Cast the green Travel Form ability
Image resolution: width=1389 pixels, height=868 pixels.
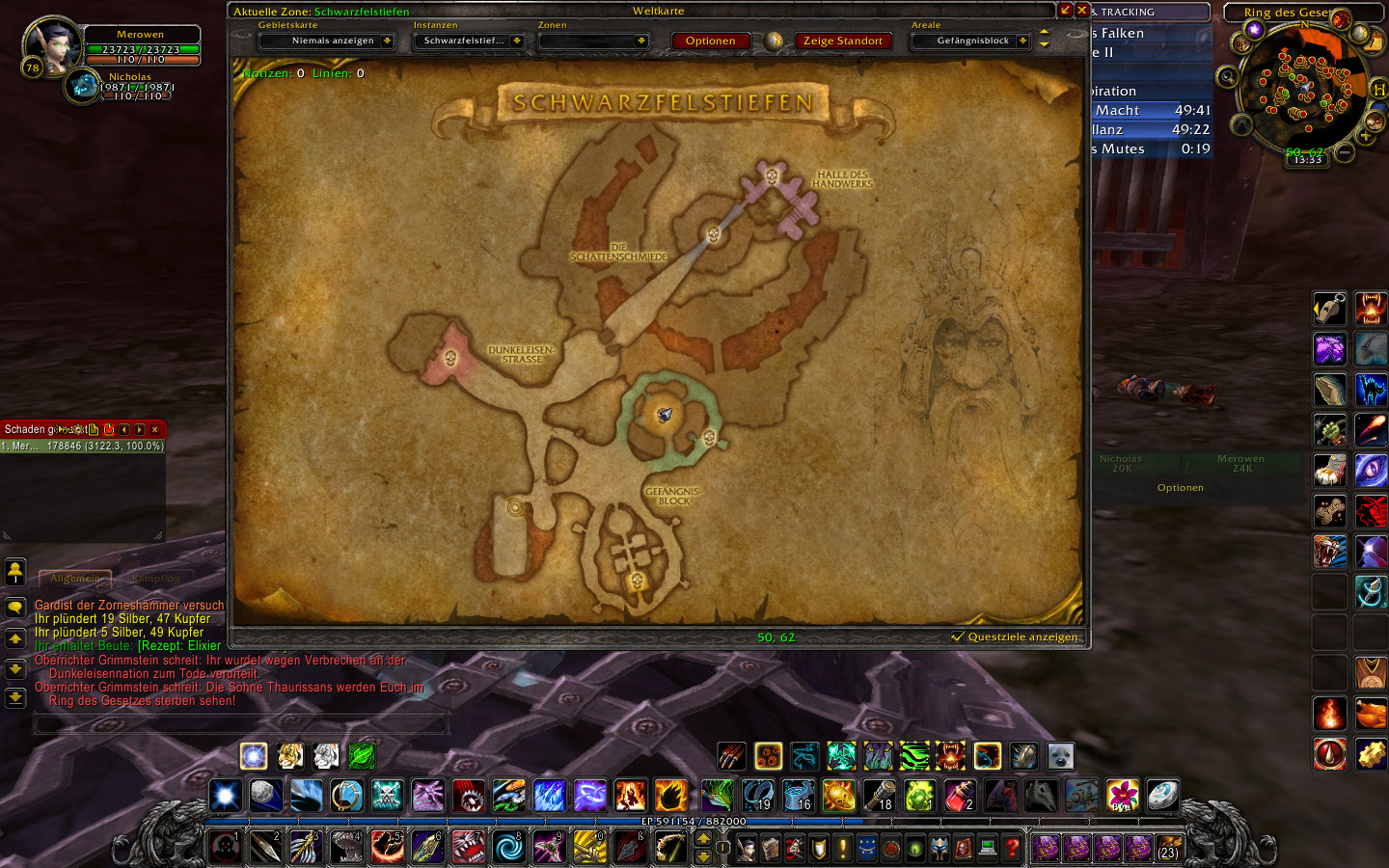point(362,757)
